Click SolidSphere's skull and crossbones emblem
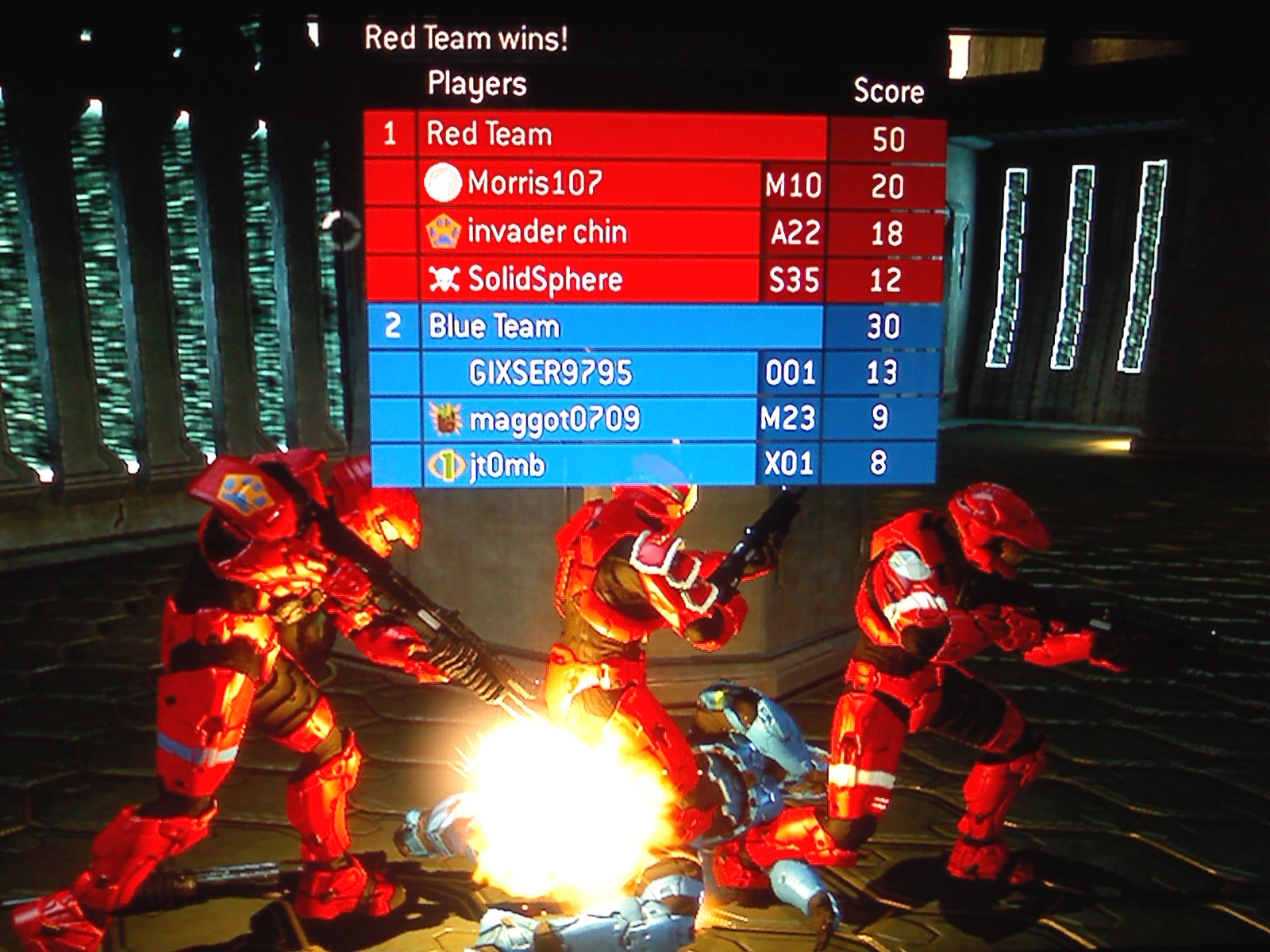Viewport: 1270px width, 952px height. (444, 278)
